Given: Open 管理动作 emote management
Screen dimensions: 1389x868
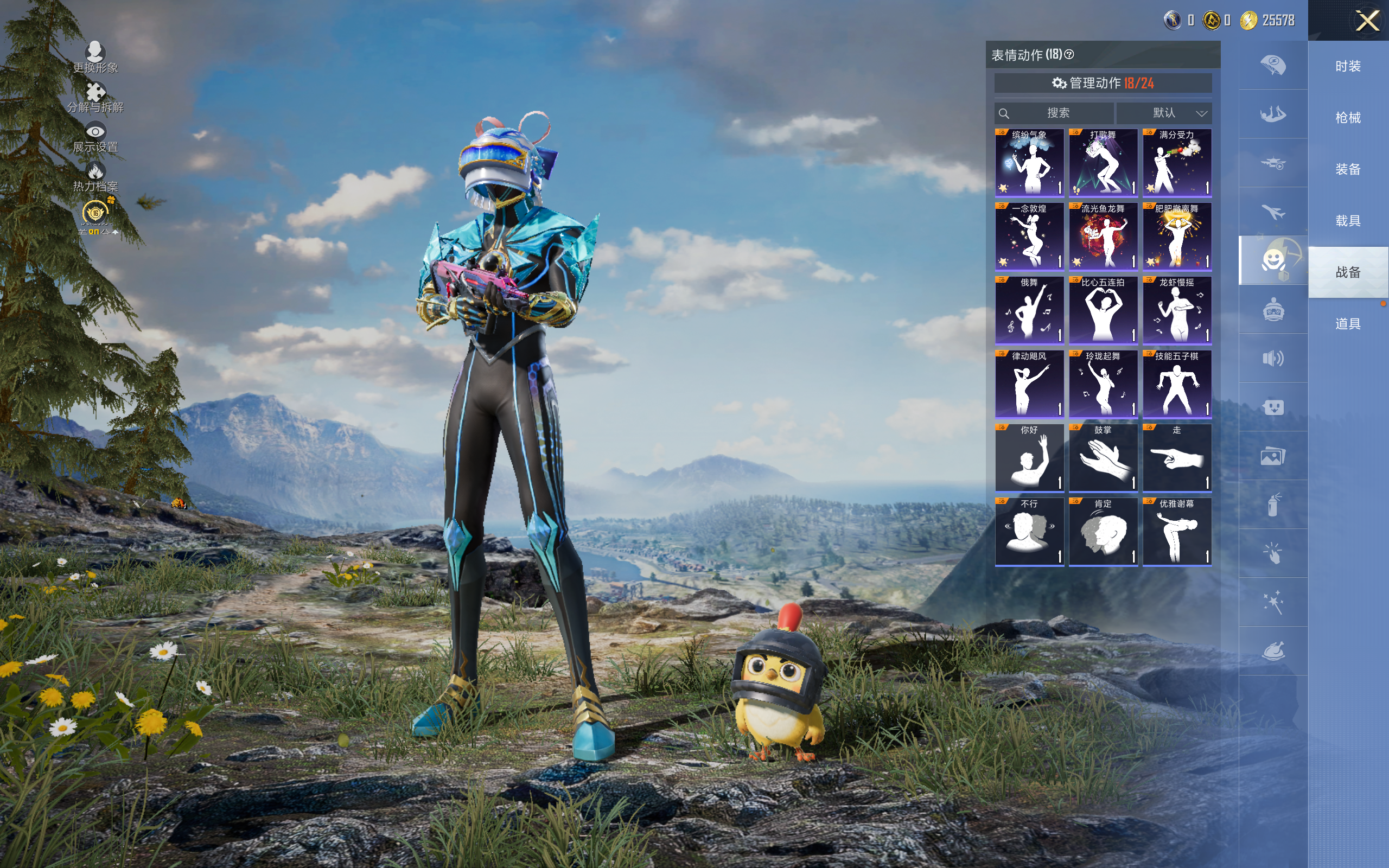Looking at the screenshot, I should pos(1103,83).
